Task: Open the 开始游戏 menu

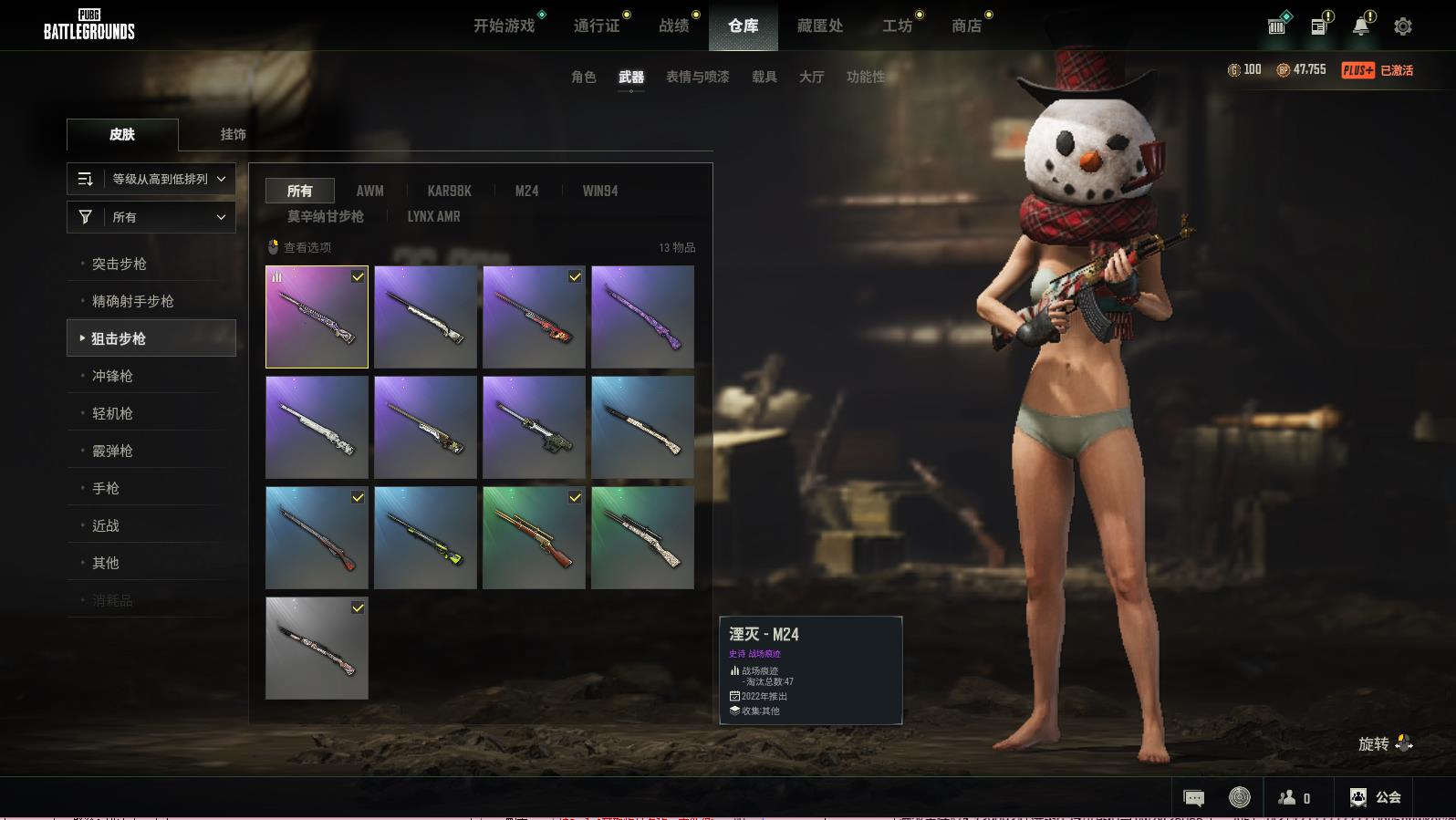Action: 504,26
